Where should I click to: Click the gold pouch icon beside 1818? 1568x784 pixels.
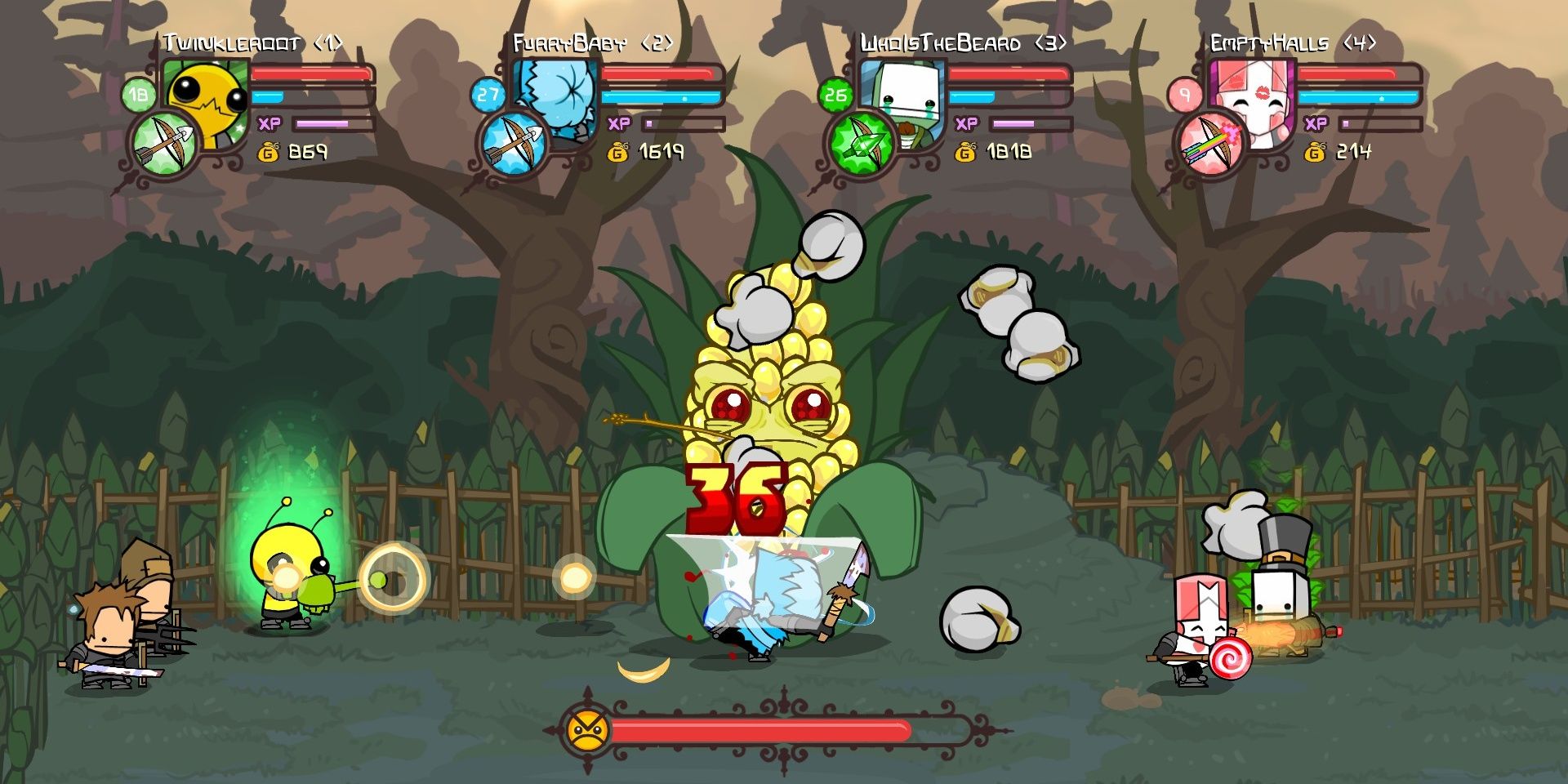point(965,152)
